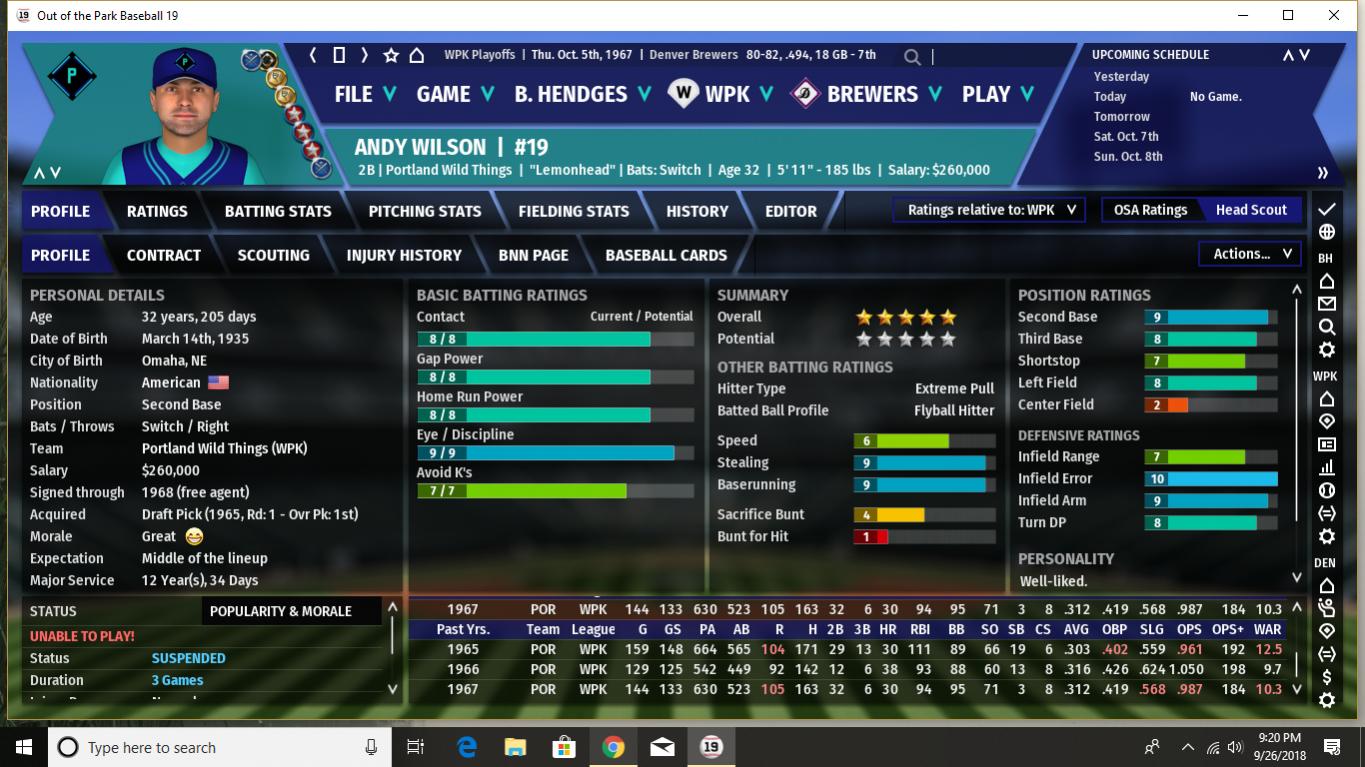1365x767 pixels.
Task: Select the EDITOR tab
Action: 791,211
